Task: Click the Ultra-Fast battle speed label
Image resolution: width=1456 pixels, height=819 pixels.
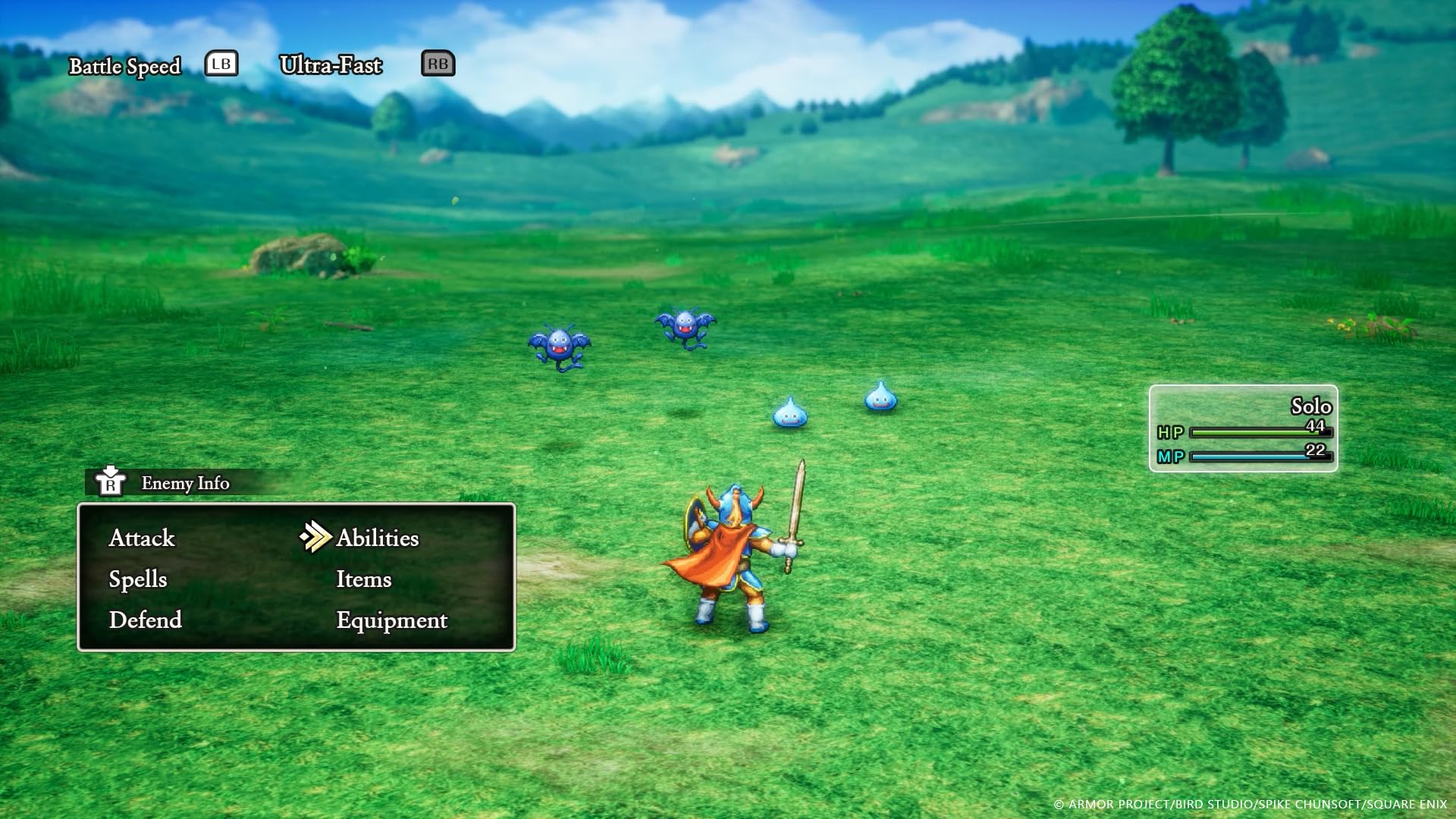Action: pos(331,66)
